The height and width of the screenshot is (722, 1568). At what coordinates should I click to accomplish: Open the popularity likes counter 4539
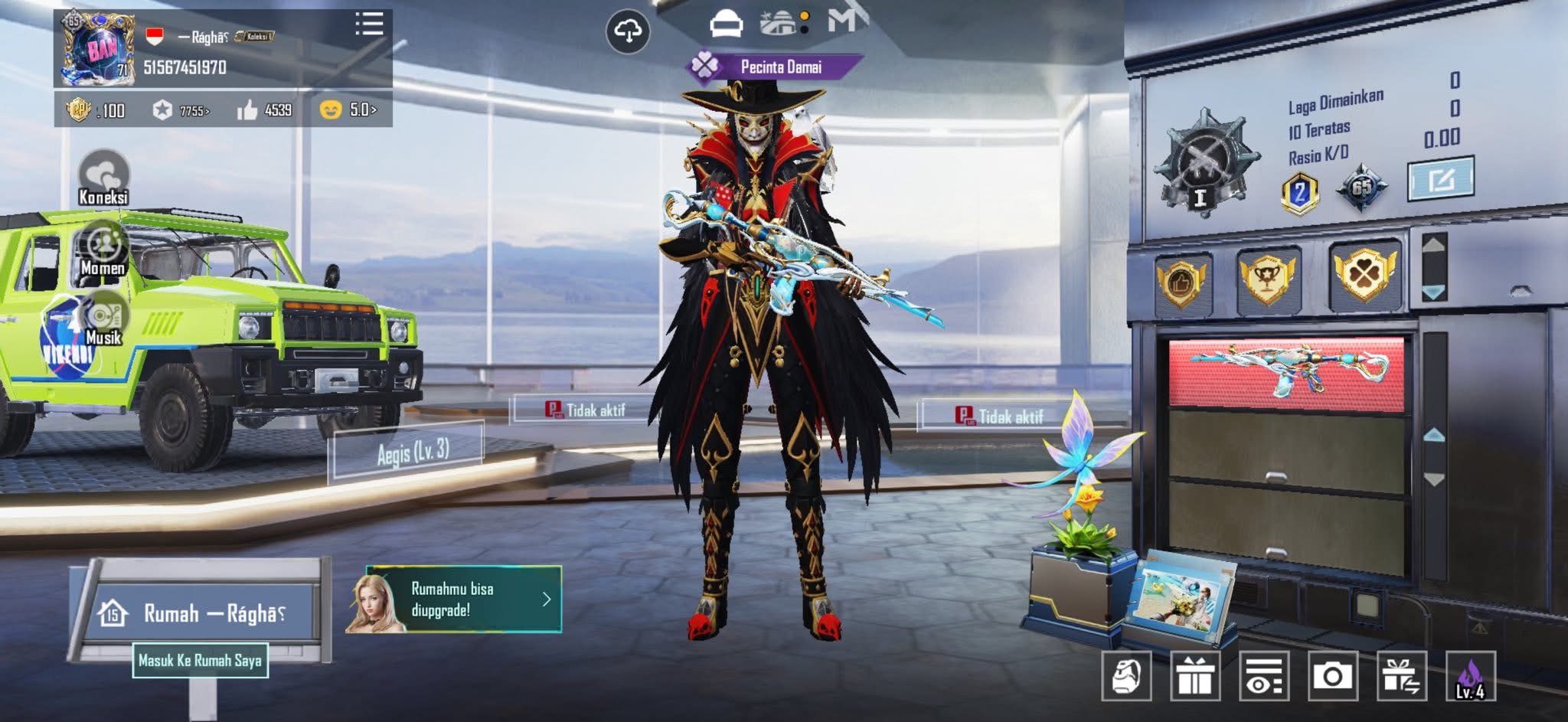(265, 110)
